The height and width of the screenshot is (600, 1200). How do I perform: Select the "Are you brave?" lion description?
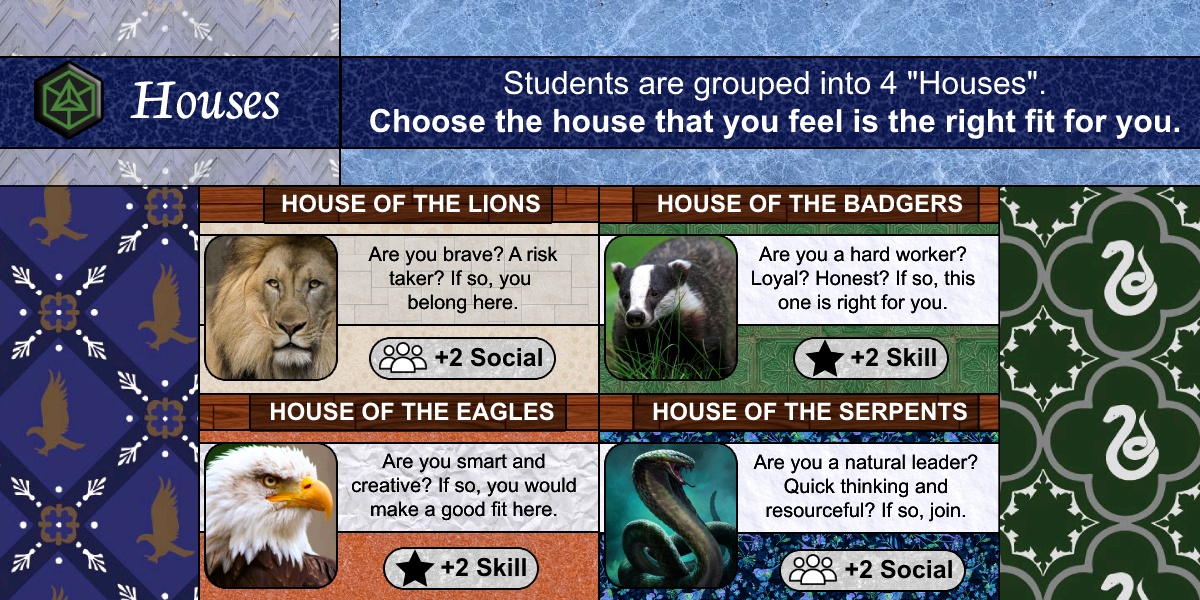tap(462, 278)
